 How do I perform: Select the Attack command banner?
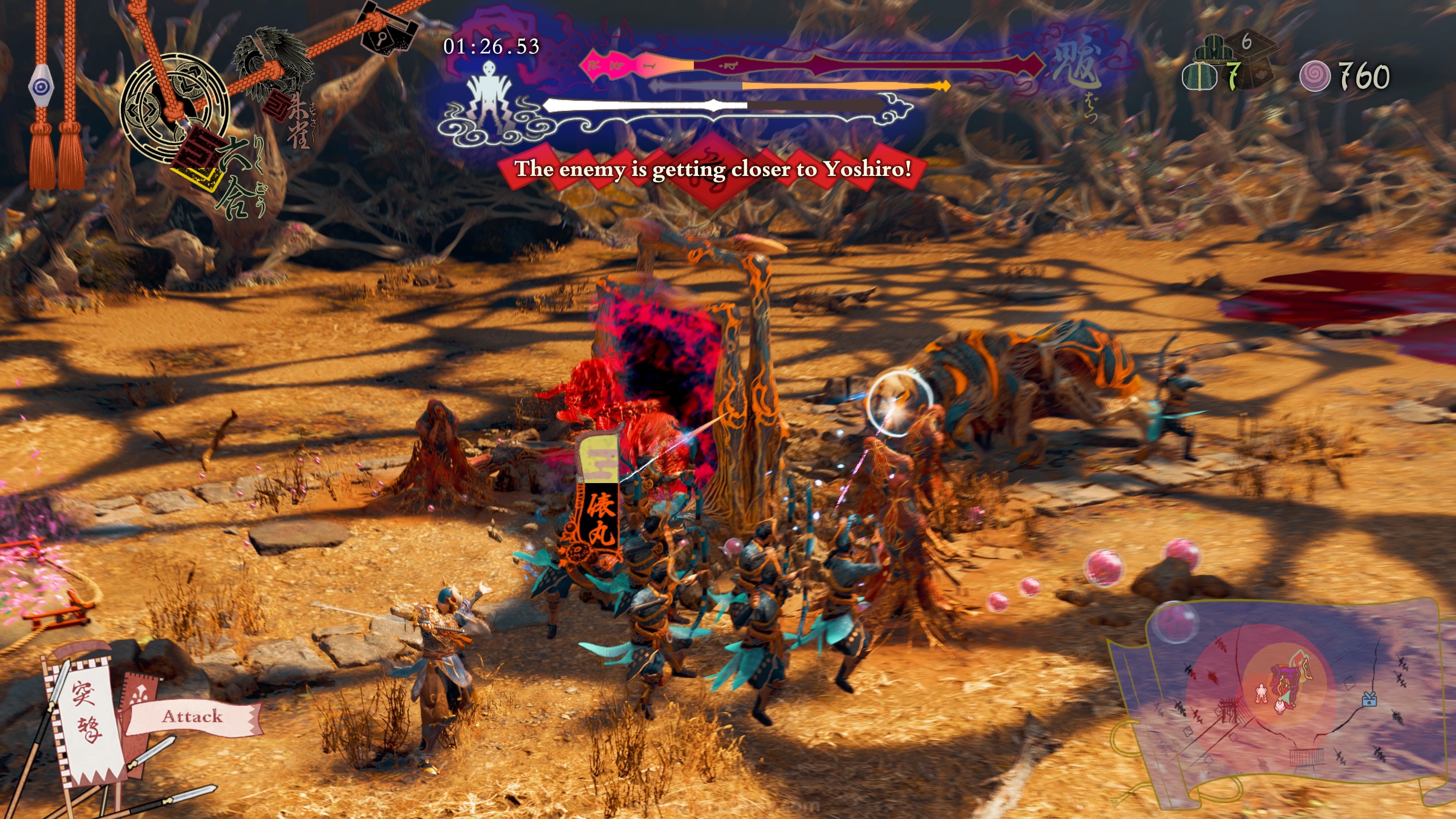[x=192, y=717]
